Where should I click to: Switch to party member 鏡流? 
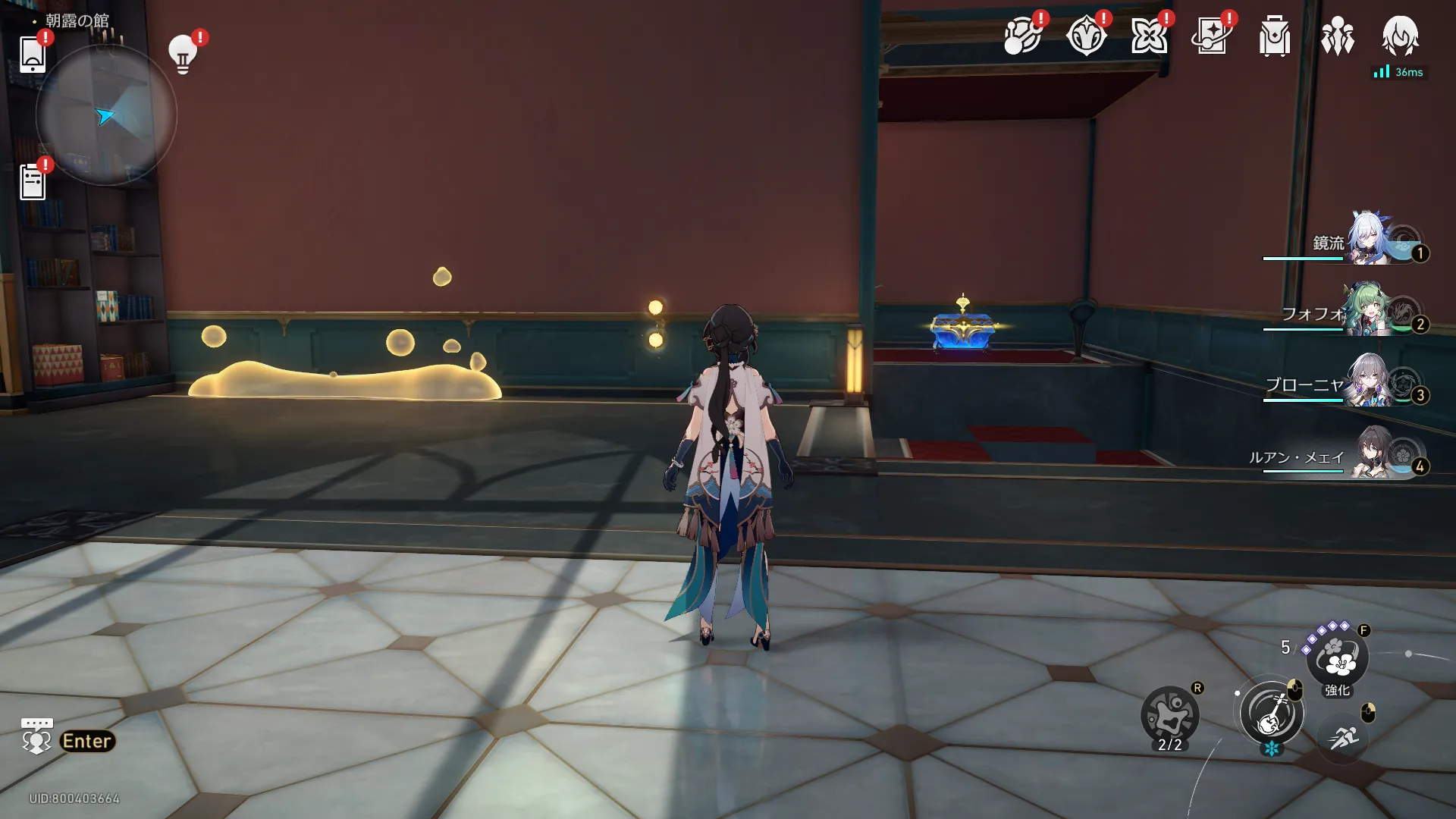(1365, 241)
